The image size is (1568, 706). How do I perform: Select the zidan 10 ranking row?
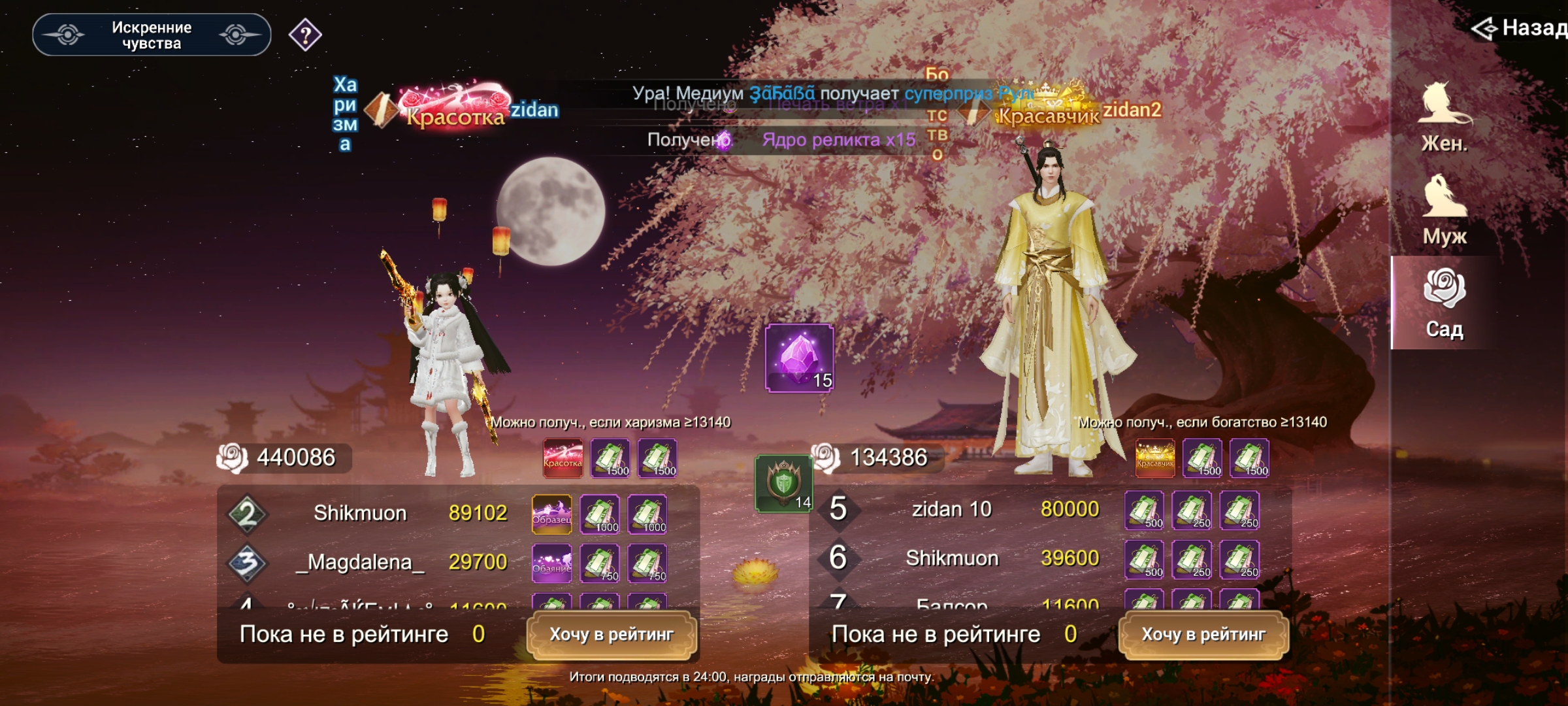pos(967,509)
